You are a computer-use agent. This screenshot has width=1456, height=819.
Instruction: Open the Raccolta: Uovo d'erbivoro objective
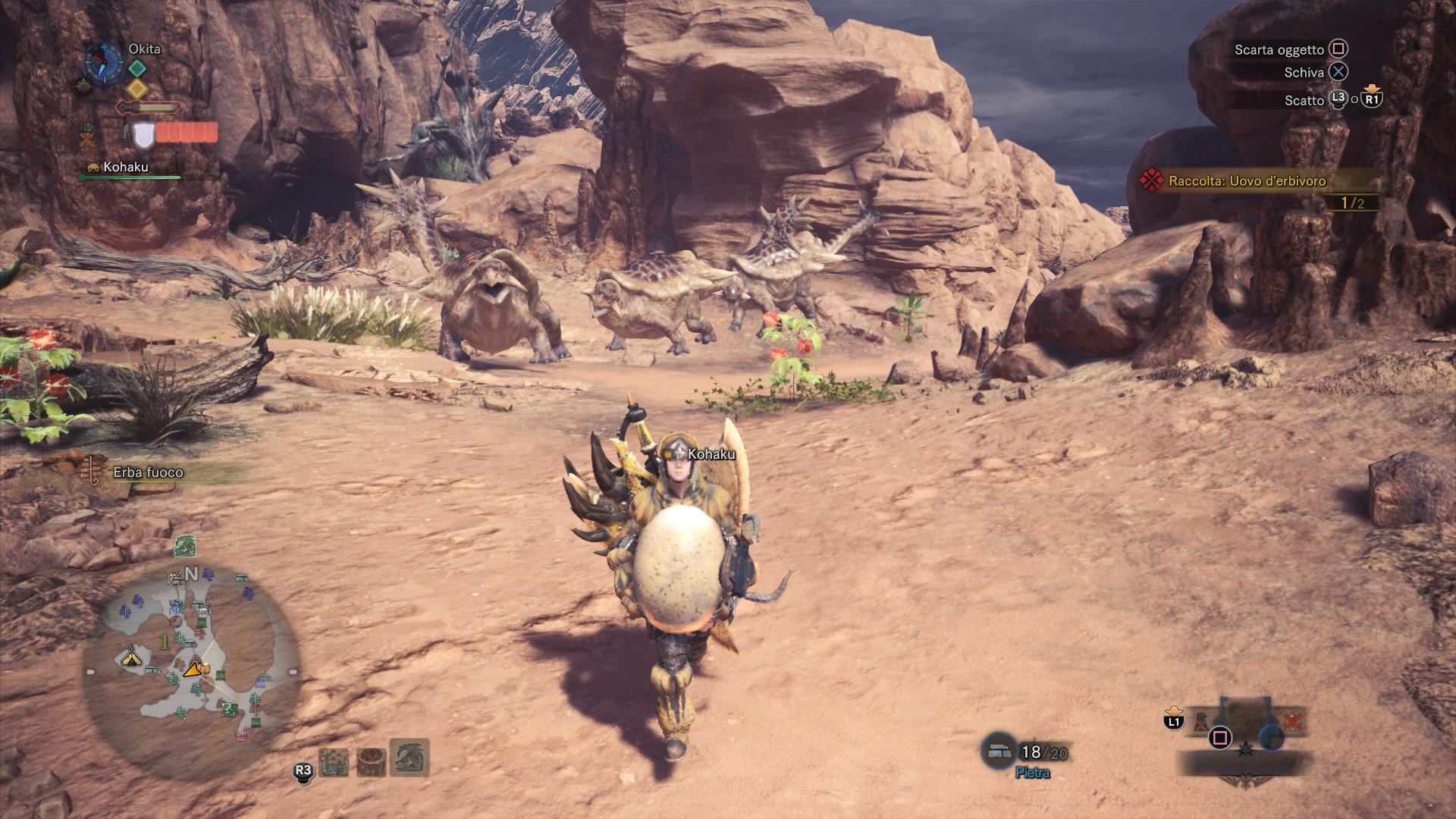click(x=1247, y=181)
